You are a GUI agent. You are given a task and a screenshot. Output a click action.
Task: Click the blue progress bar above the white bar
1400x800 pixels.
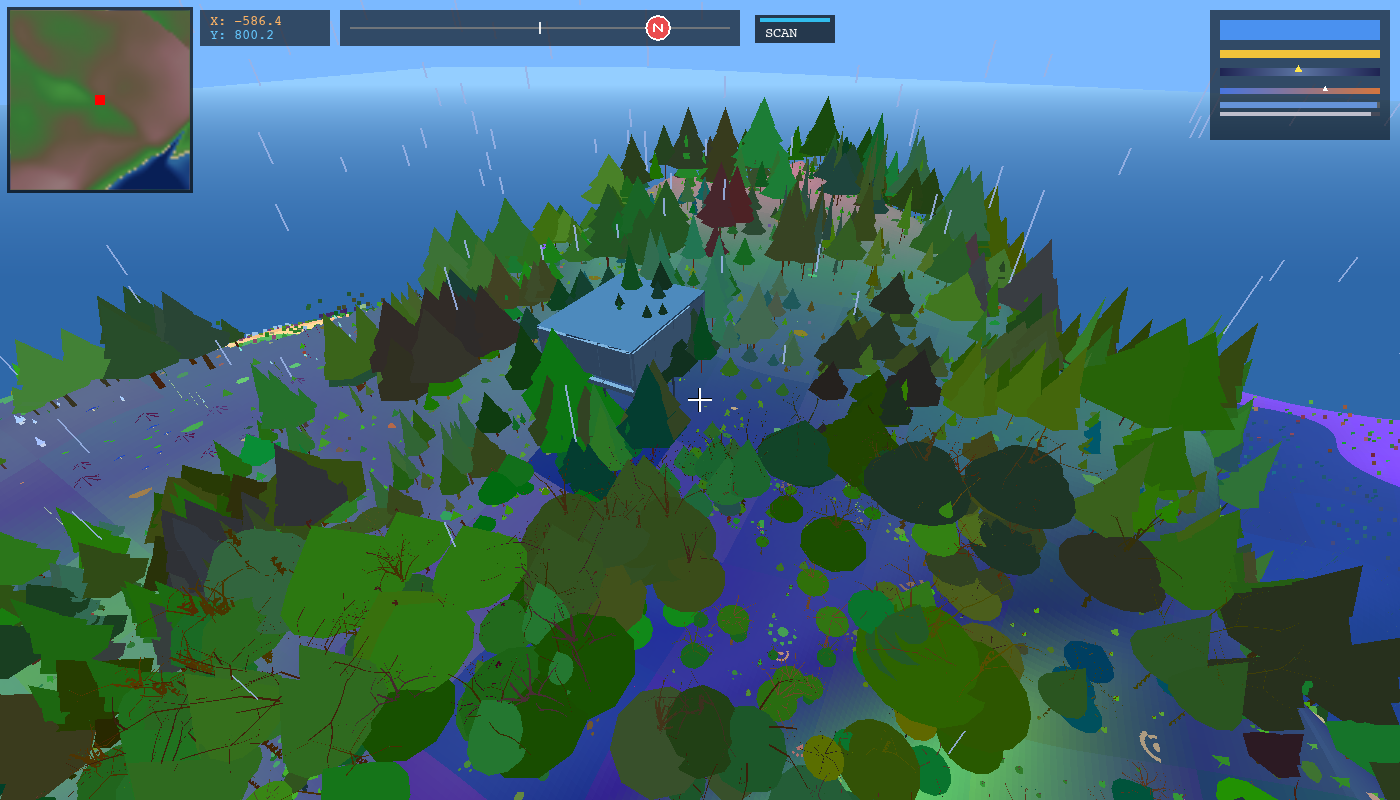(x=1297, y=104)
